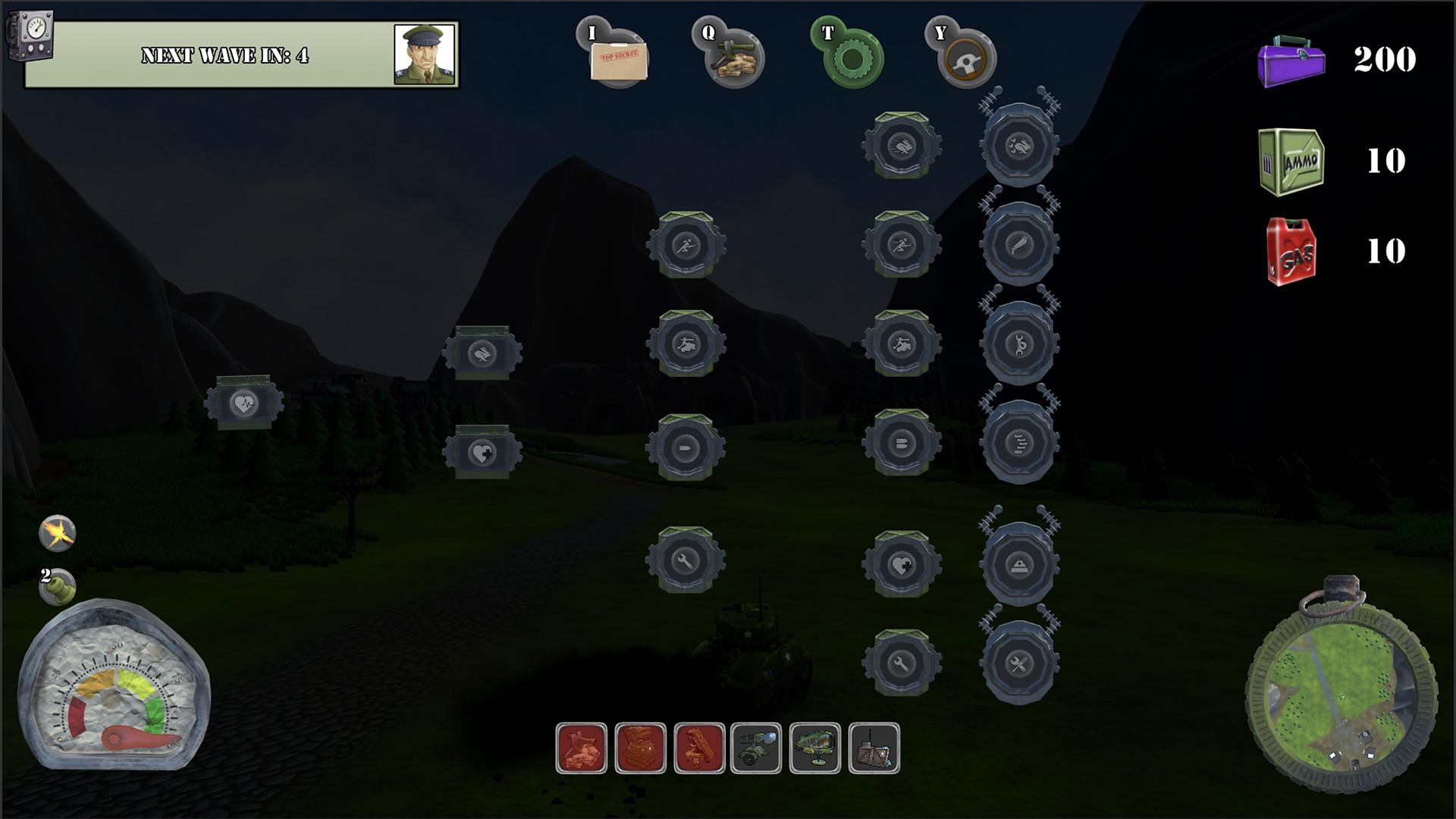The height and width of the screenshot is (819, 1456).
Task: Select the bullet list upgrade node
Action: coord(1018,444)
